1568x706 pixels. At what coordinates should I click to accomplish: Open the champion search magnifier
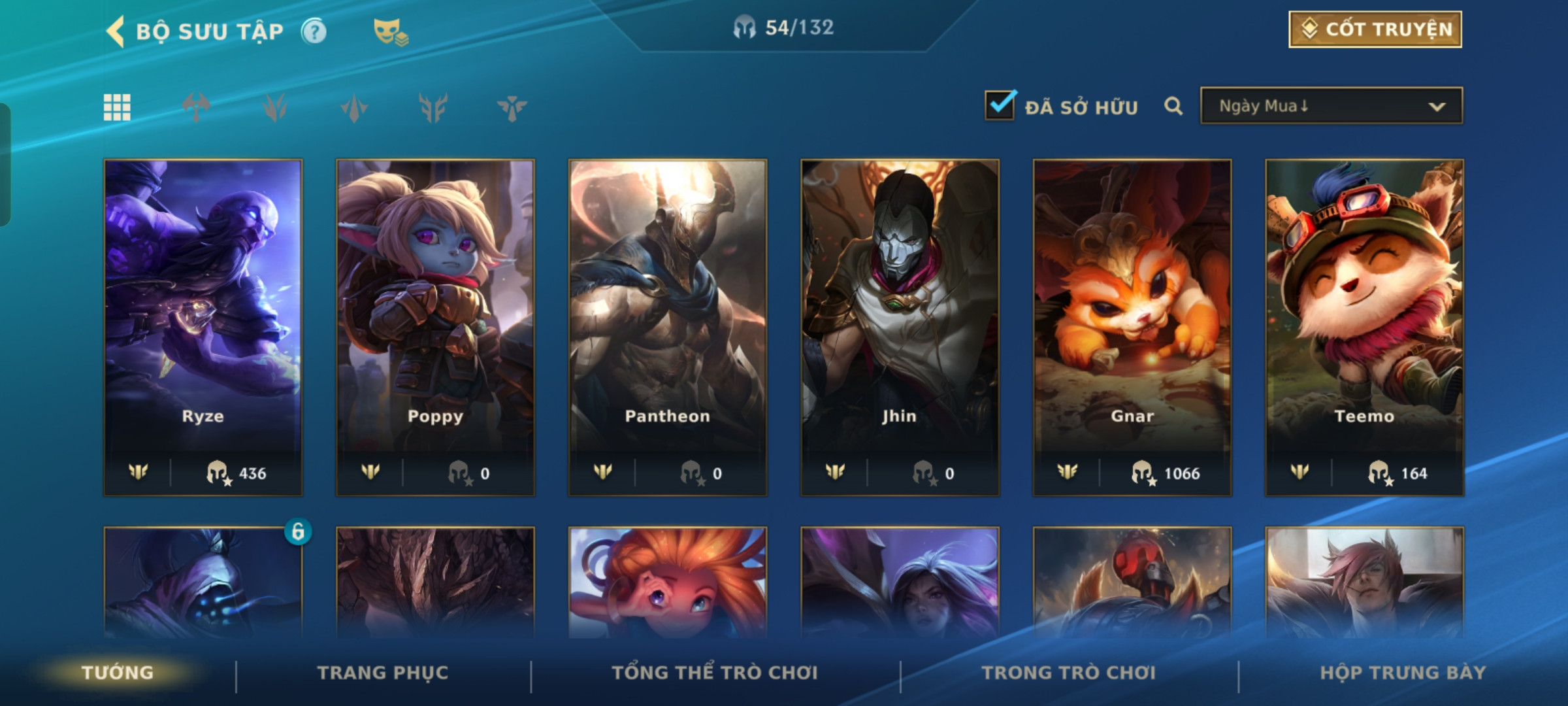click(1173, 106)
